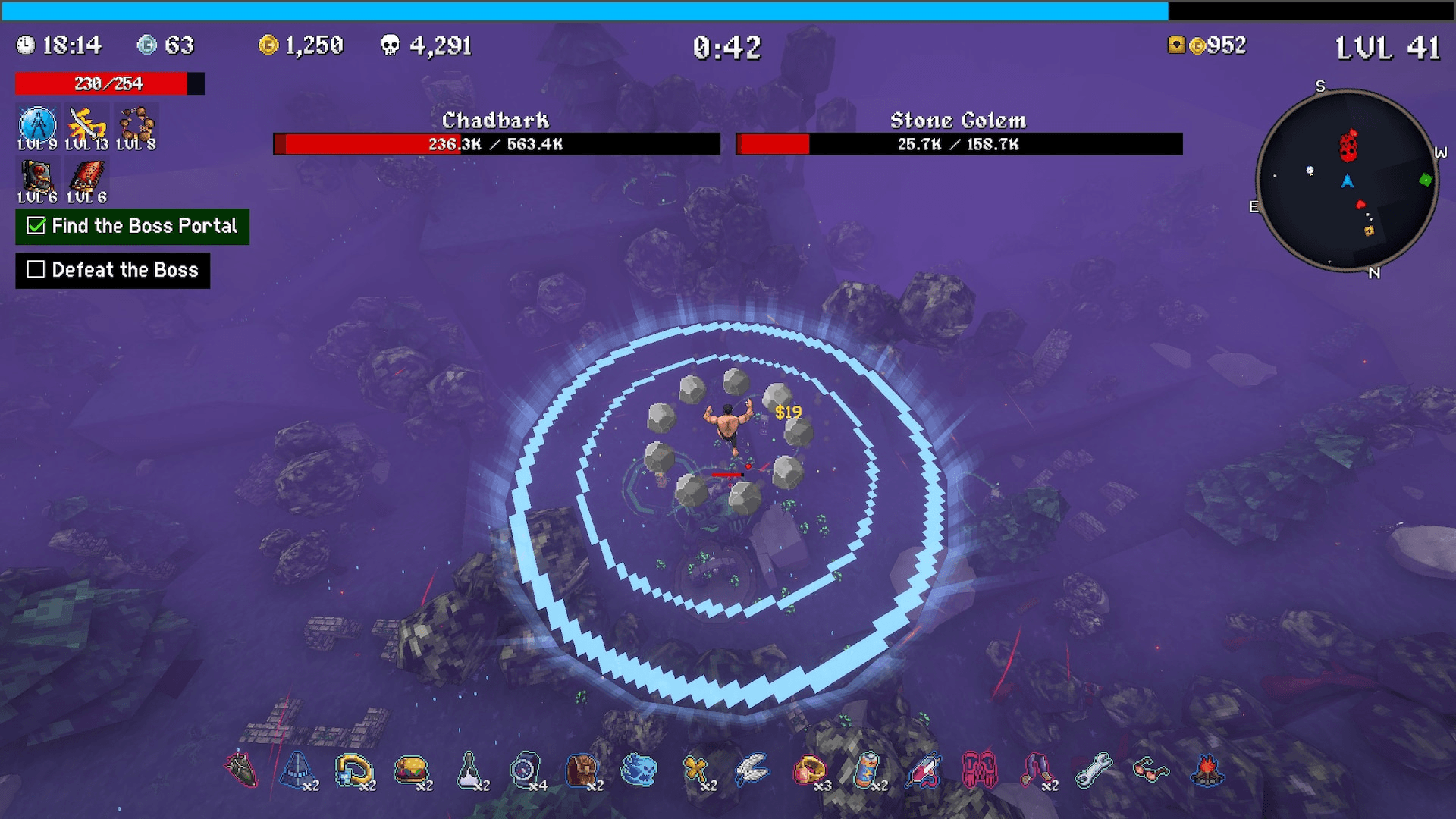Uncheck the Find the Boss Portal objective
Screen dimensions: 1456x819
pyautogui.click(x=35, y=226)
